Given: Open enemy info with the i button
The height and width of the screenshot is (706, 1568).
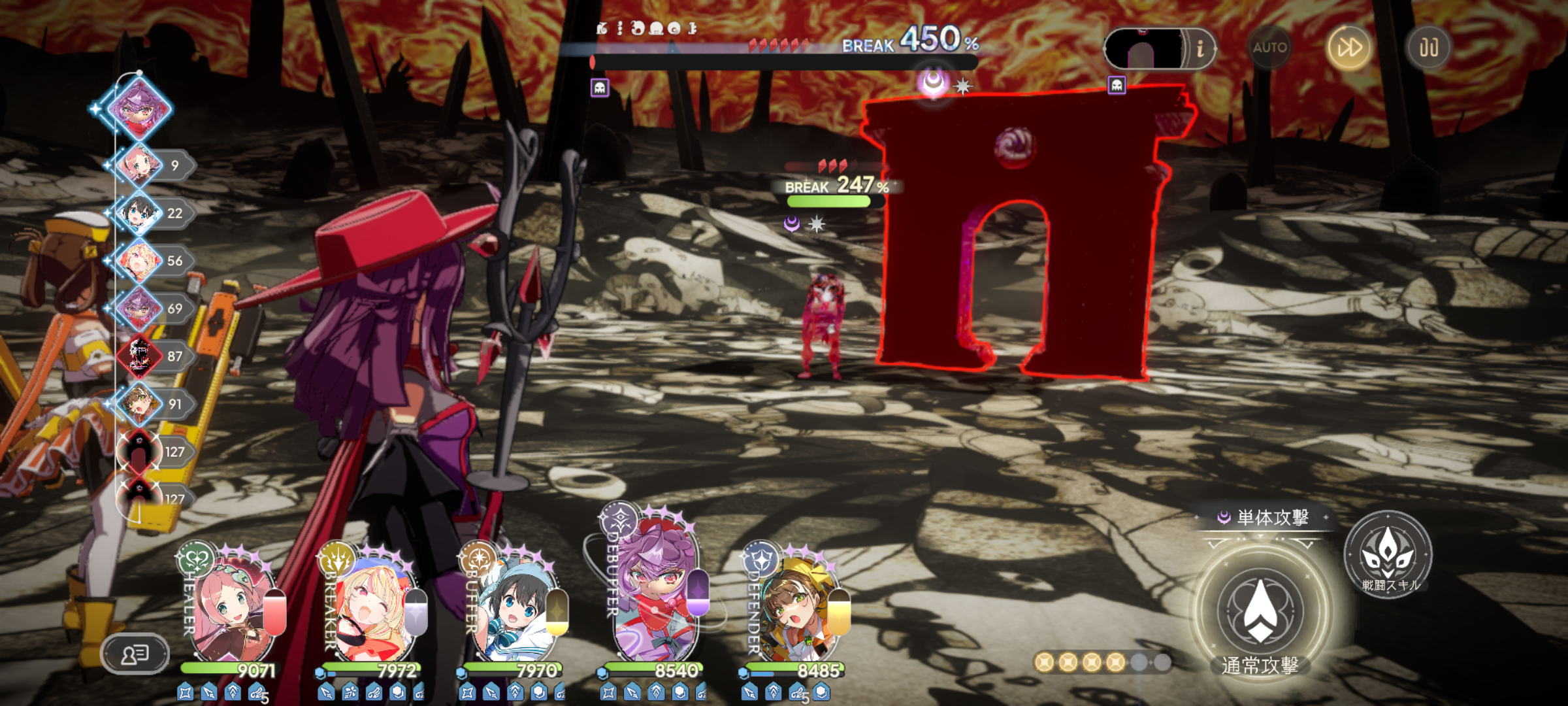Looking at the screenshot, I should click(x=1200, y=48).
